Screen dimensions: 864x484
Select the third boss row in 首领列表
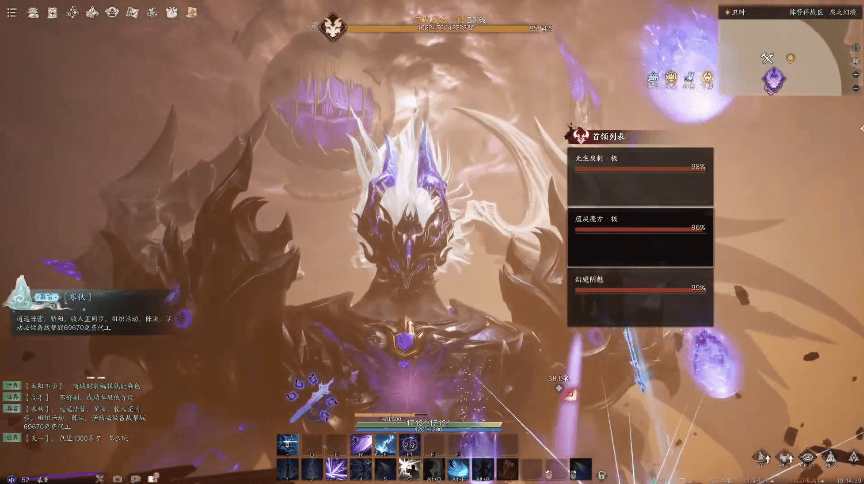(x=640, y=296)
